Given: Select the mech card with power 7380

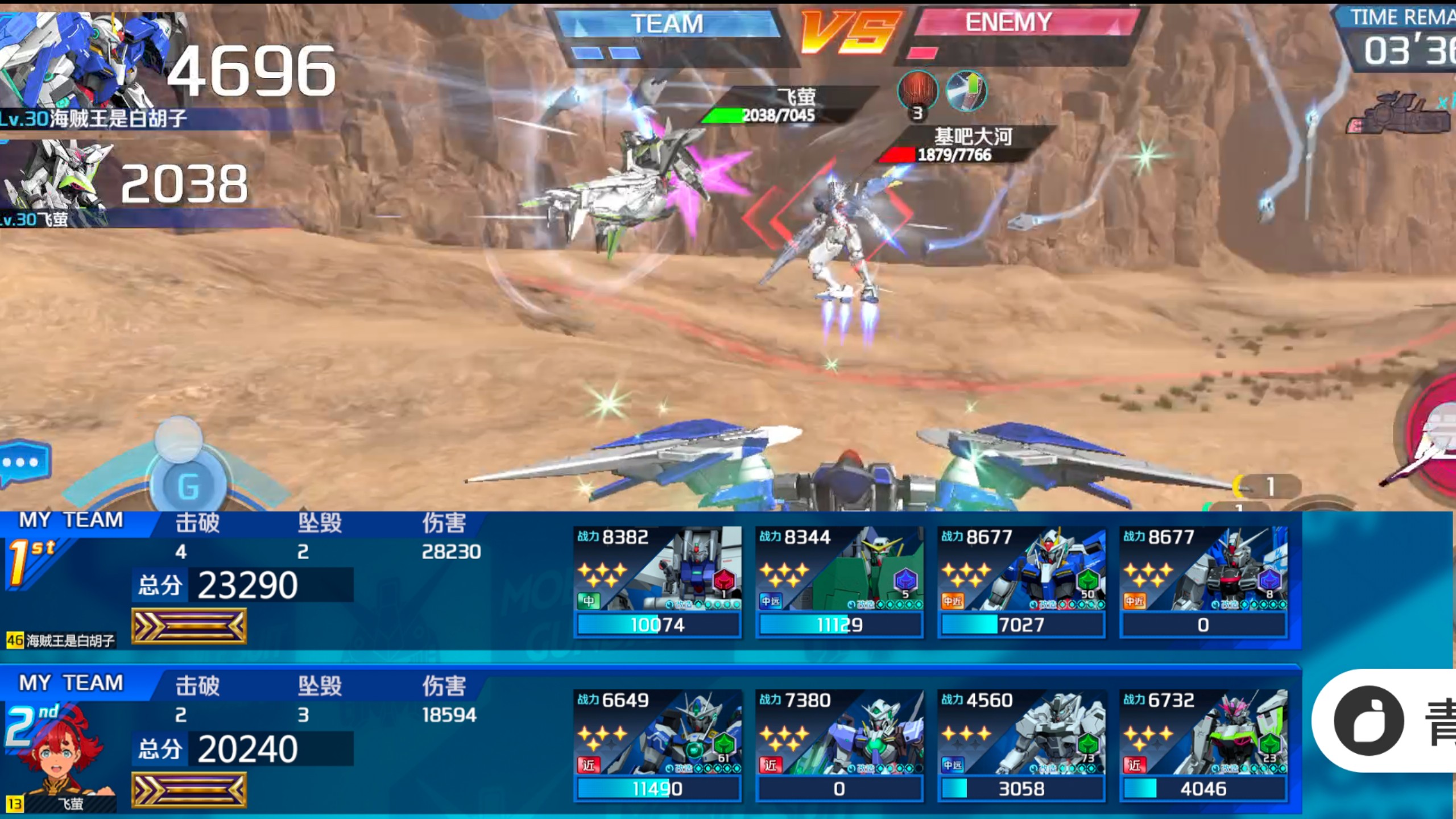Looking at the screenshot, I should coord(839,745).
